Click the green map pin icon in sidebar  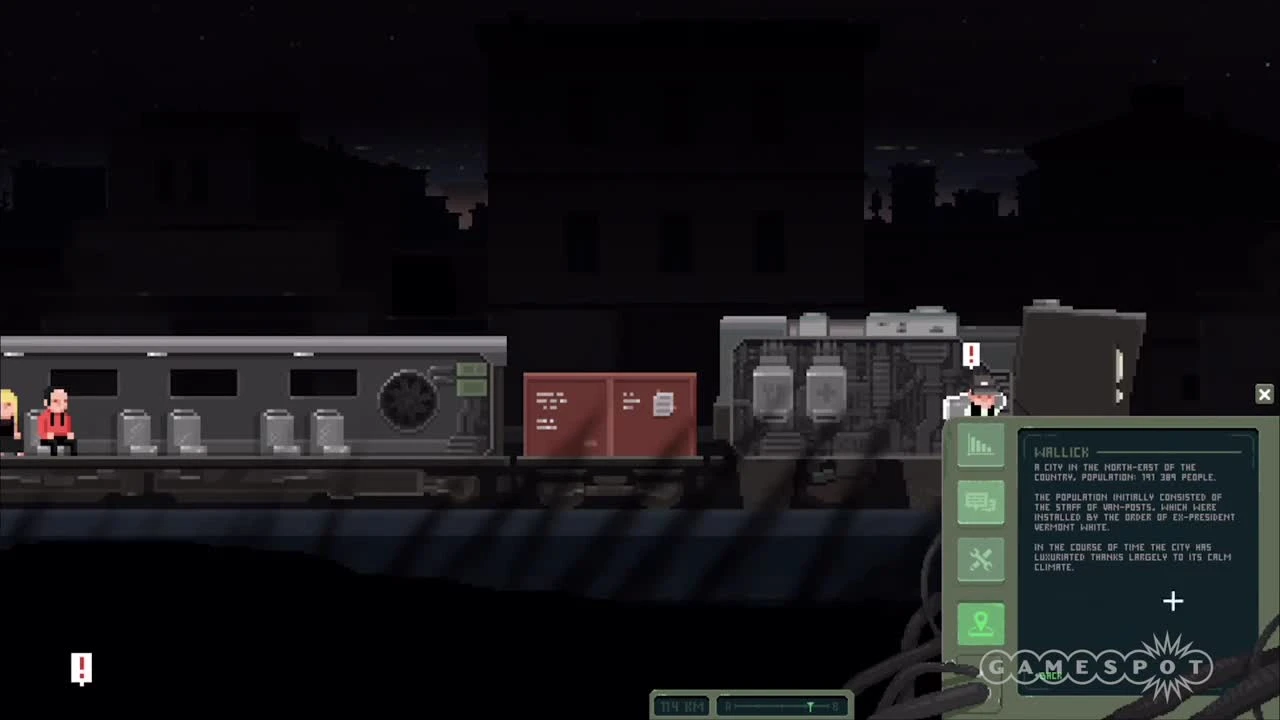(x=981, y=622)
